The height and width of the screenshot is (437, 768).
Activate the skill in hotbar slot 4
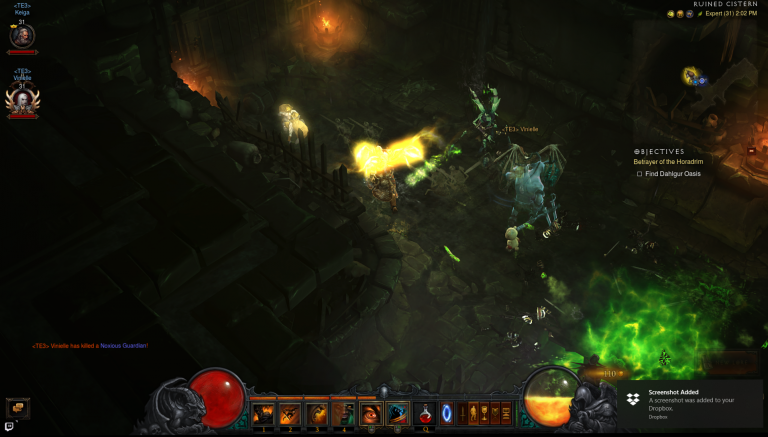coord(342,413)
